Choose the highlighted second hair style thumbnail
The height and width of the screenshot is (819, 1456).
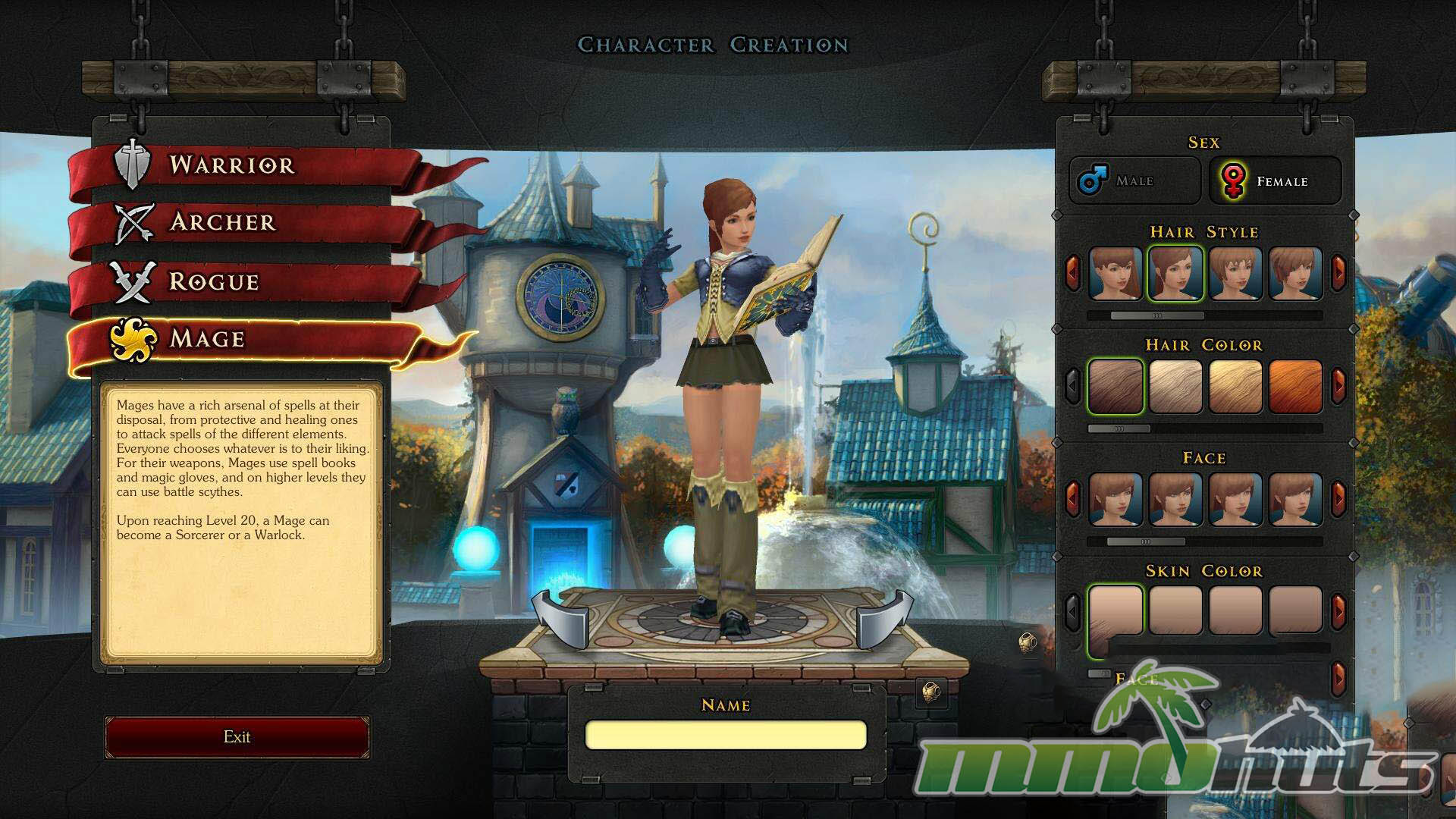pos(1175,273)
